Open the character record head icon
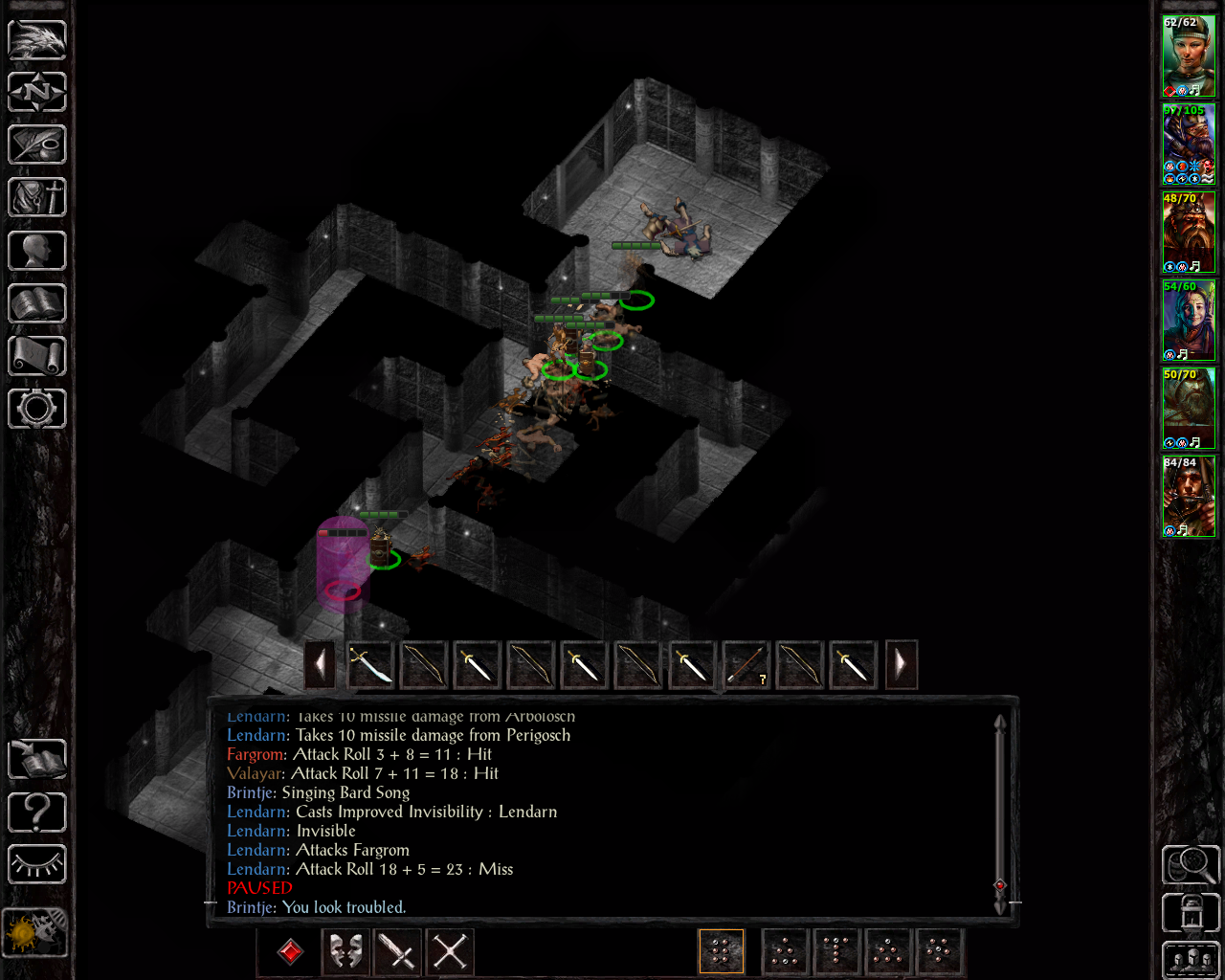Screen dimensions: 1225x980 point(37,251)
